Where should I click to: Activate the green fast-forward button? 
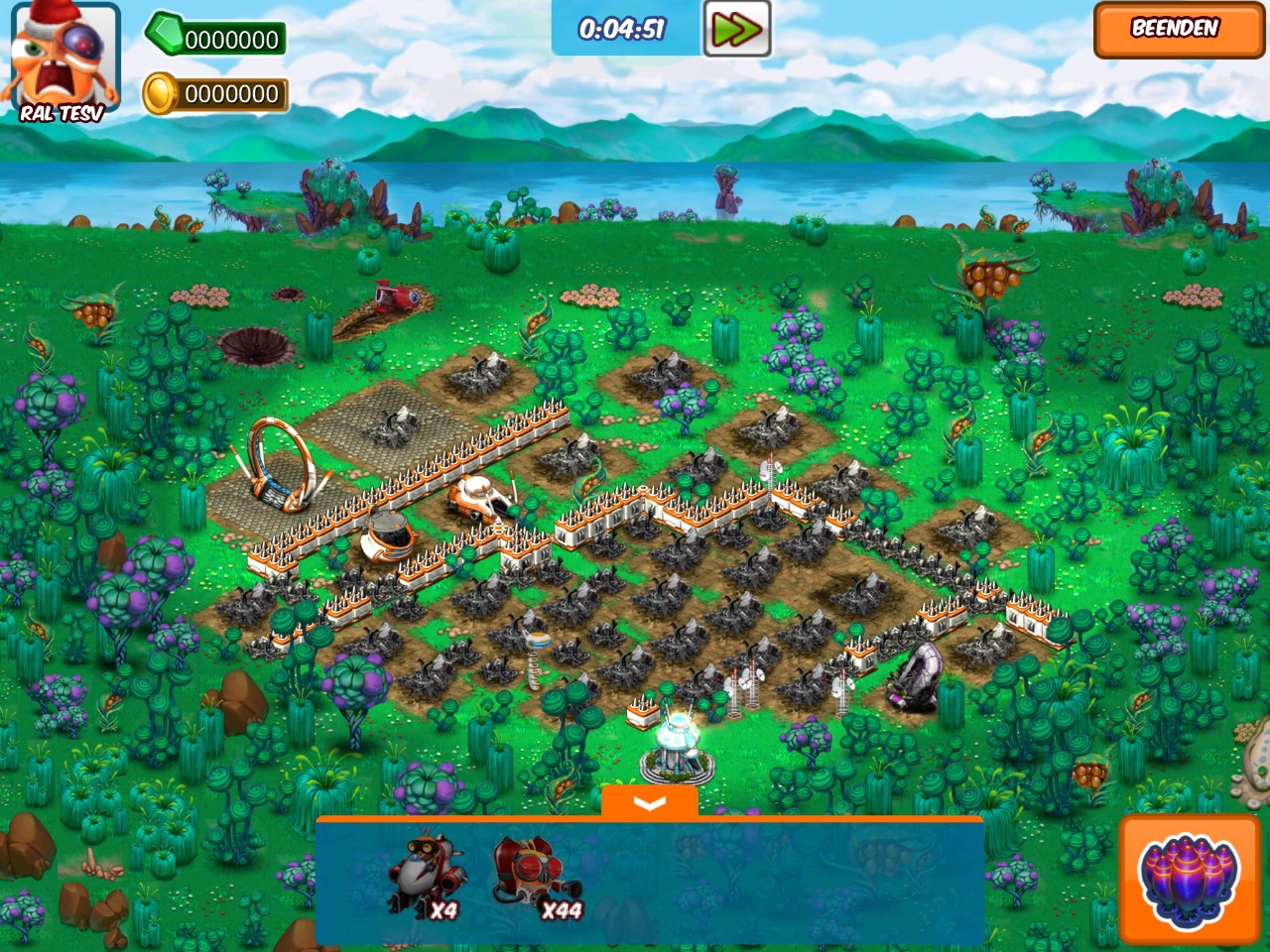(x=736, y=29)
